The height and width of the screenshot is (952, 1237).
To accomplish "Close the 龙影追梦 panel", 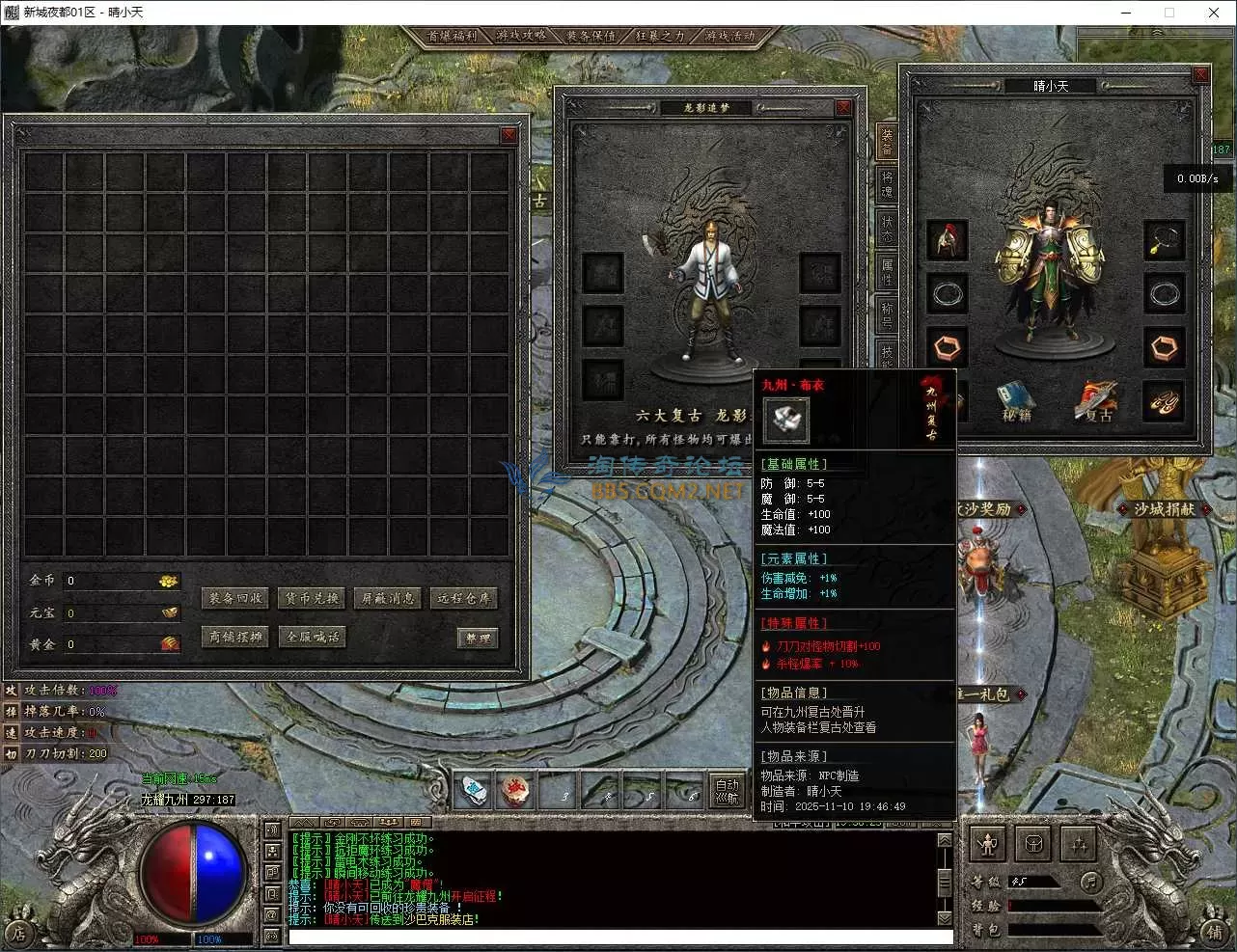I will [x=843, y=108].
